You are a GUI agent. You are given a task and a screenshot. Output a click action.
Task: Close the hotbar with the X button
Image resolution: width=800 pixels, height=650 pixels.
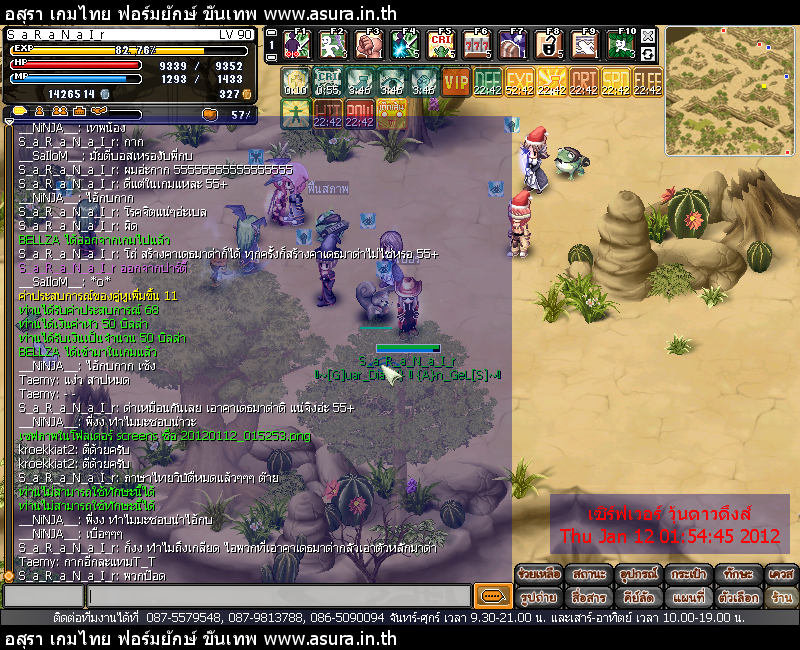649,33
